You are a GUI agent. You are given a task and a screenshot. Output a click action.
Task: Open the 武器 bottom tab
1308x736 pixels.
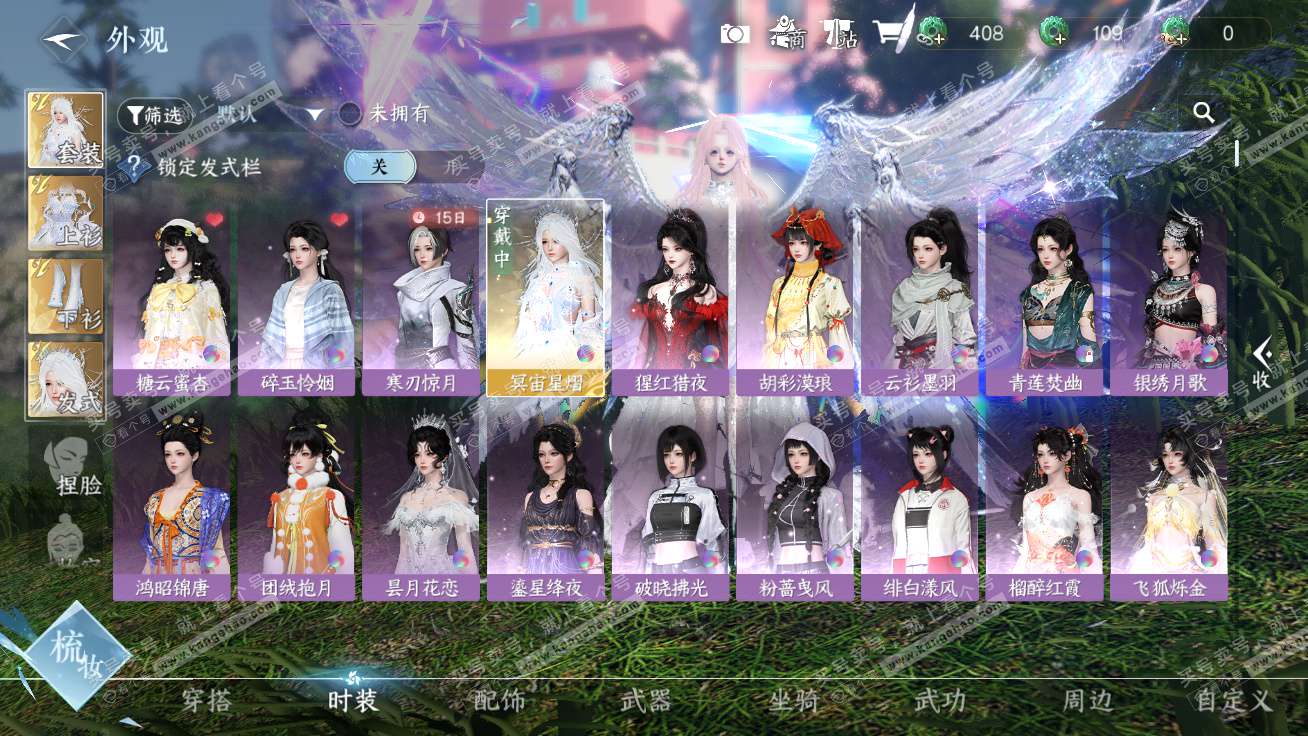point(645,700)
